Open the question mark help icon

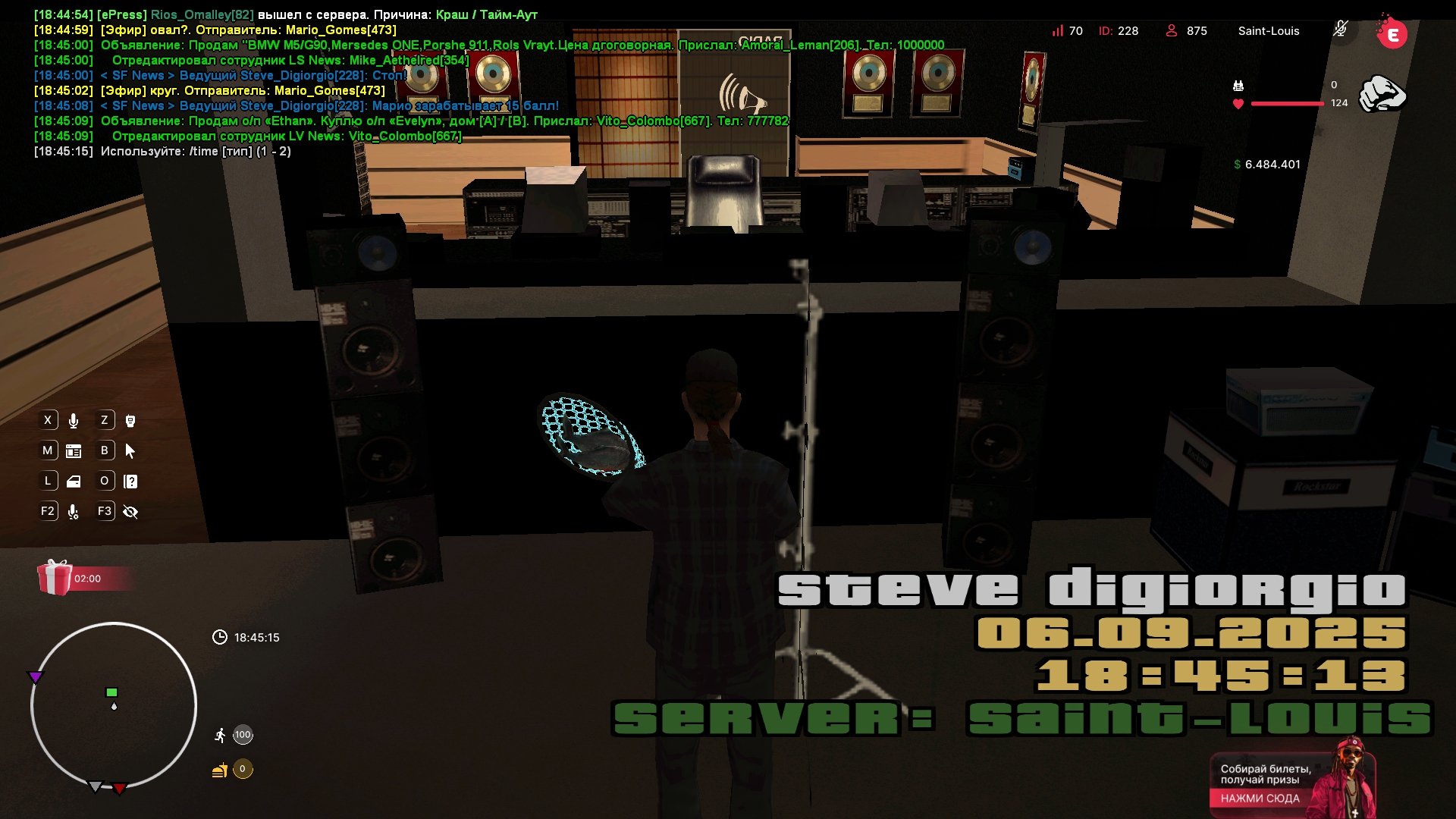(x=130, y=482)
